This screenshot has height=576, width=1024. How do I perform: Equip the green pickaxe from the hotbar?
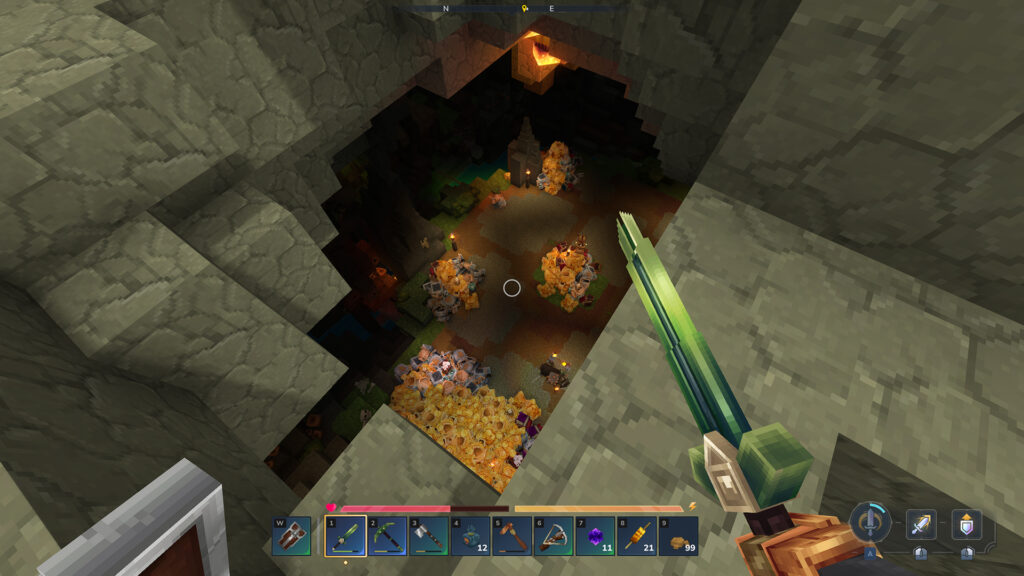pos(386,536)
